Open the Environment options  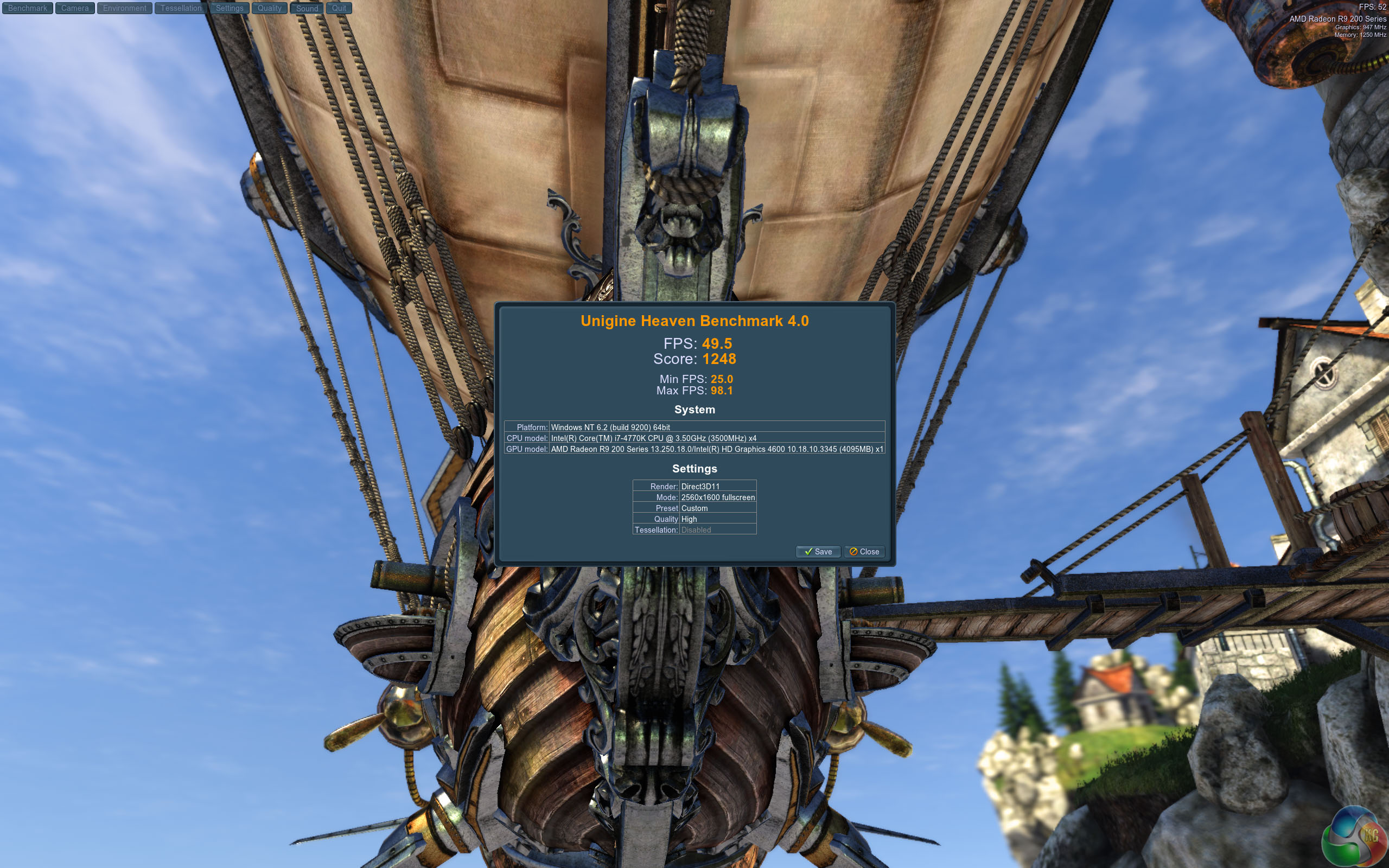click(x=125, y=8)
